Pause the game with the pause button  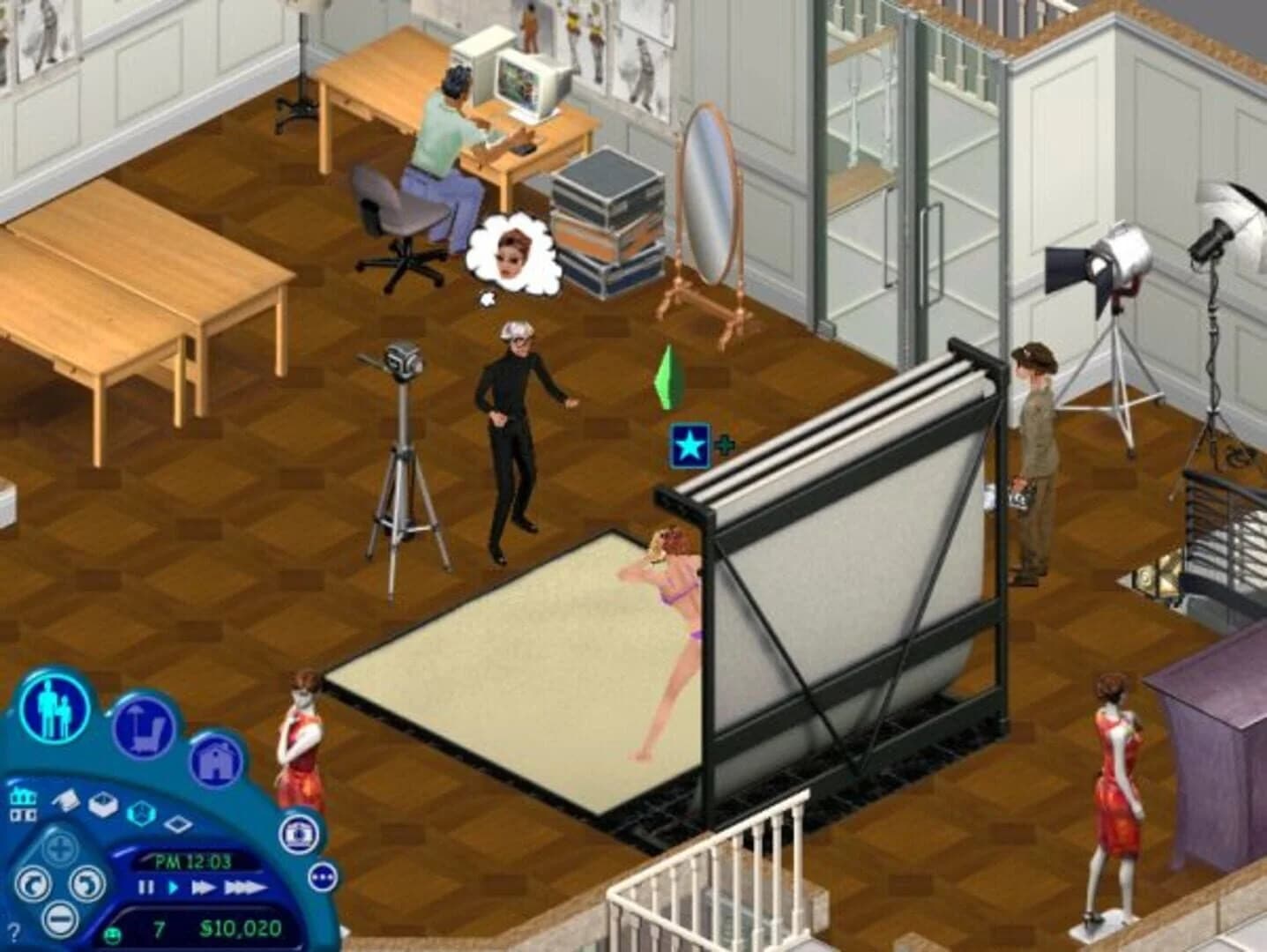146,888
